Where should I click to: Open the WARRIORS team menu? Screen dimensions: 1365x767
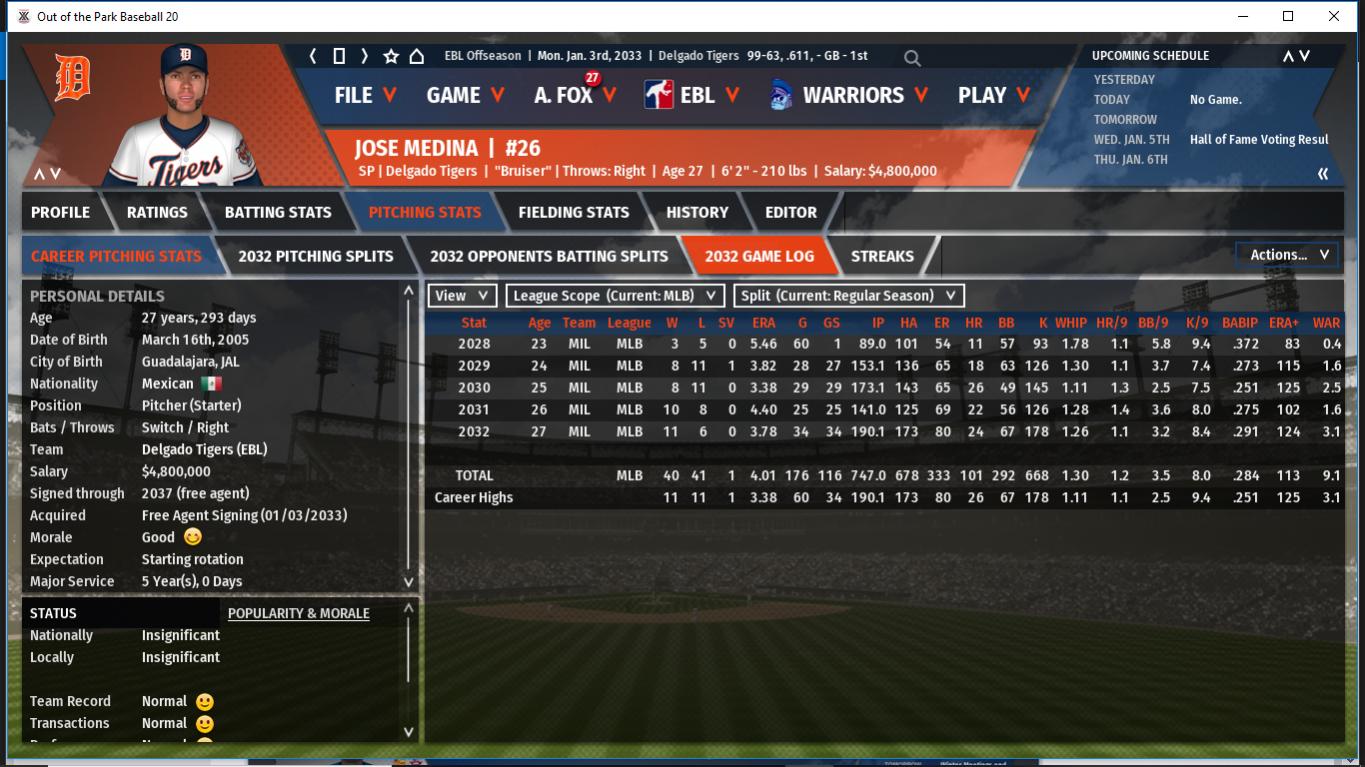click(852, 95)
